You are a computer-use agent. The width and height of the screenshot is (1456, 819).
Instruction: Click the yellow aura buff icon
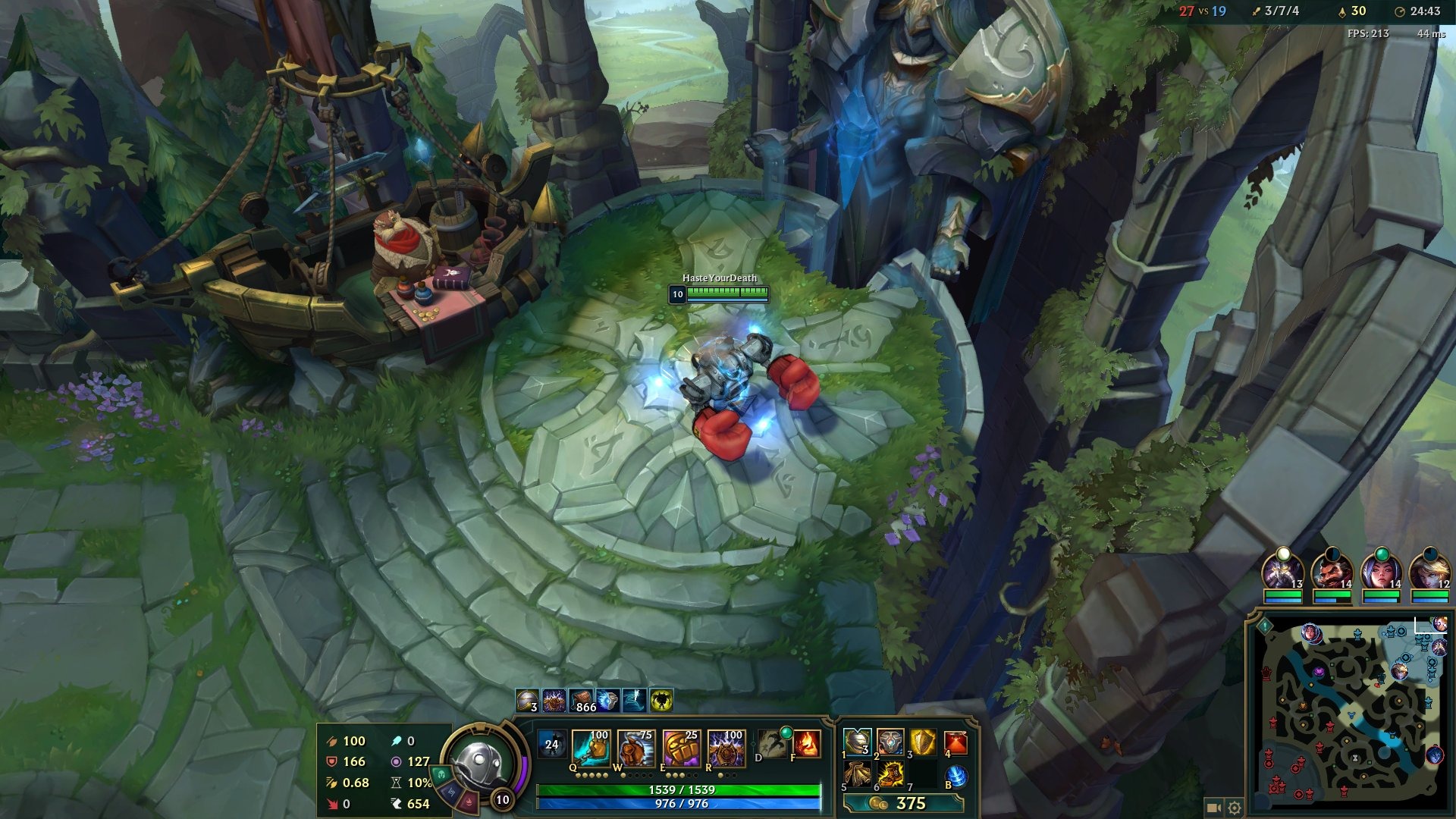click(x=661, y=701)
